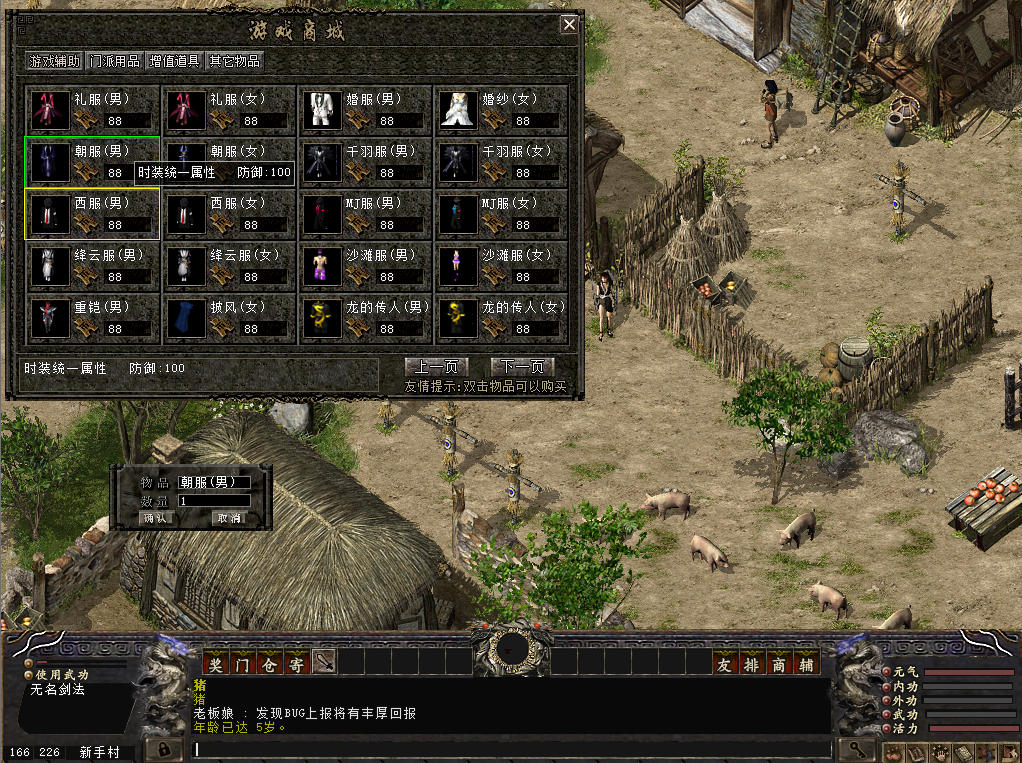Open the 友 friends button
Viewport: 1022px width, 763px height.
click(x=724, y=663)
